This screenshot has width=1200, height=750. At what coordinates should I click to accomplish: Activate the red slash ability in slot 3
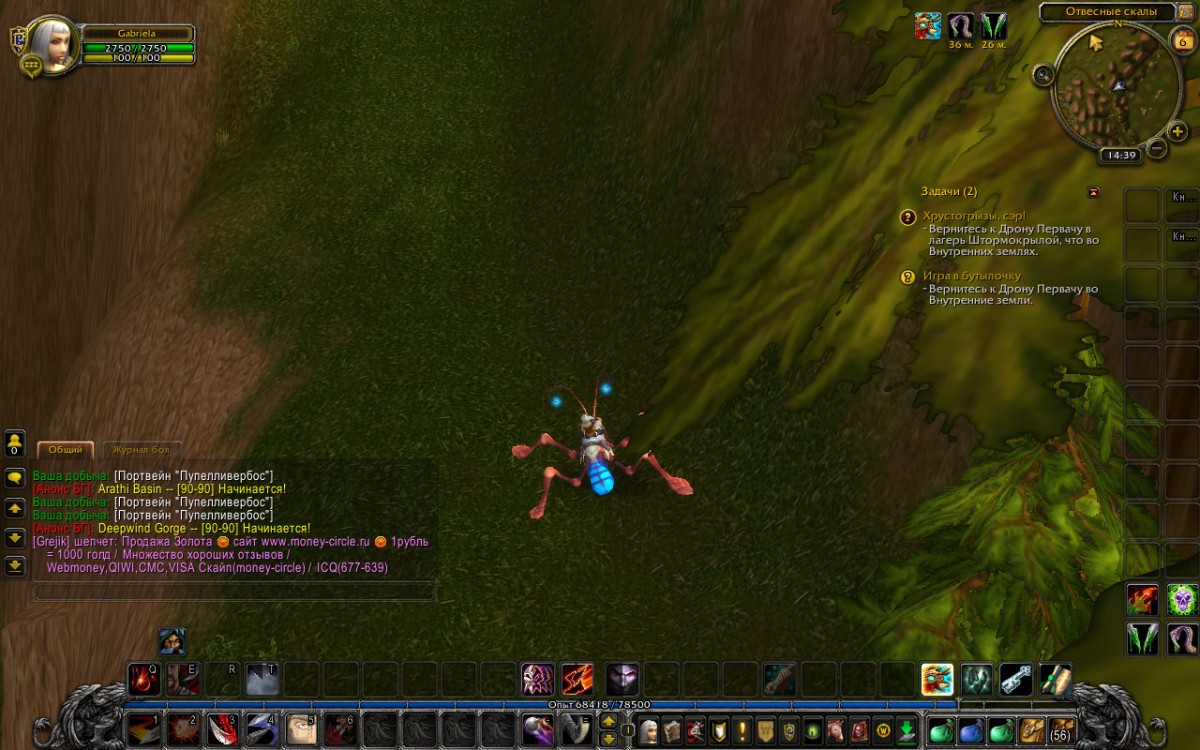point(222,729)
